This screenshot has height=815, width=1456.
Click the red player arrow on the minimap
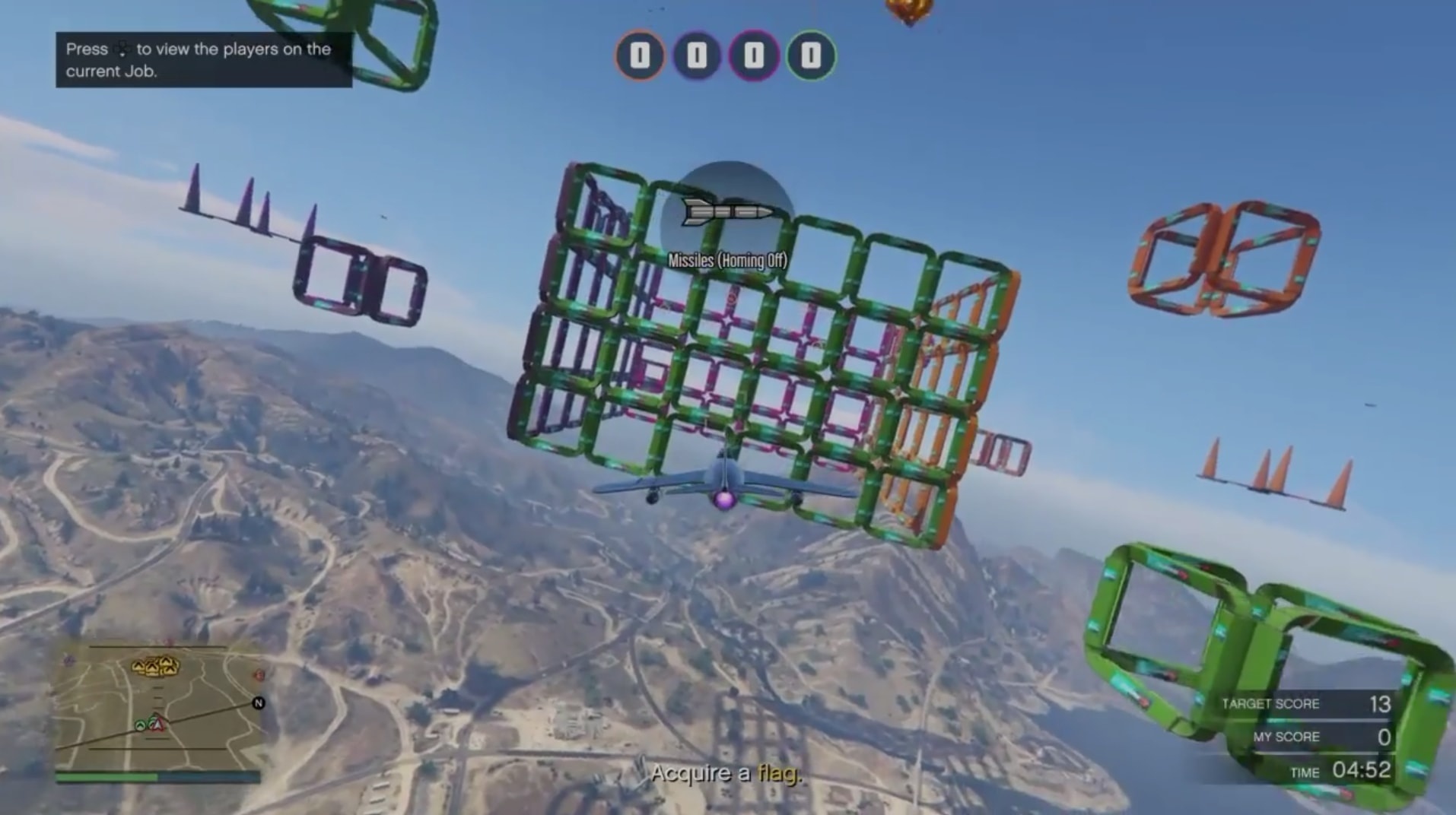point(157,725)
